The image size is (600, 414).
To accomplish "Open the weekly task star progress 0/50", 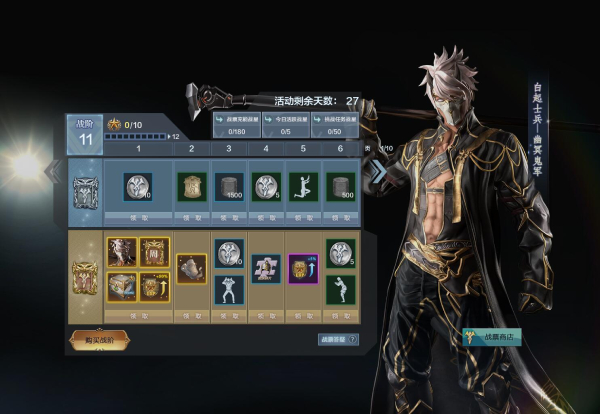I will 333,124.
